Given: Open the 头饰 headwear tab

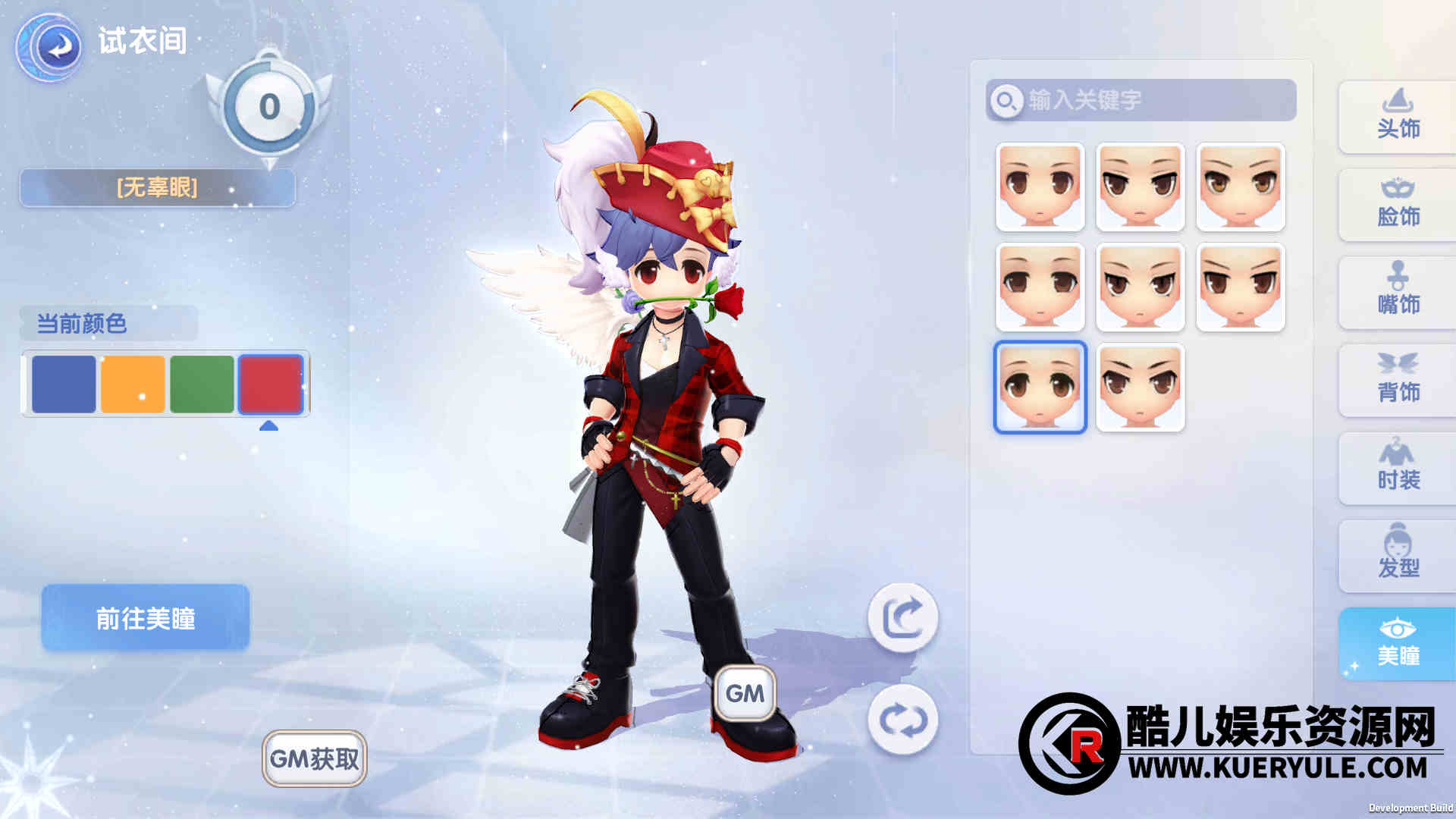Looking at the screenshot, I should pos(1398,117).
